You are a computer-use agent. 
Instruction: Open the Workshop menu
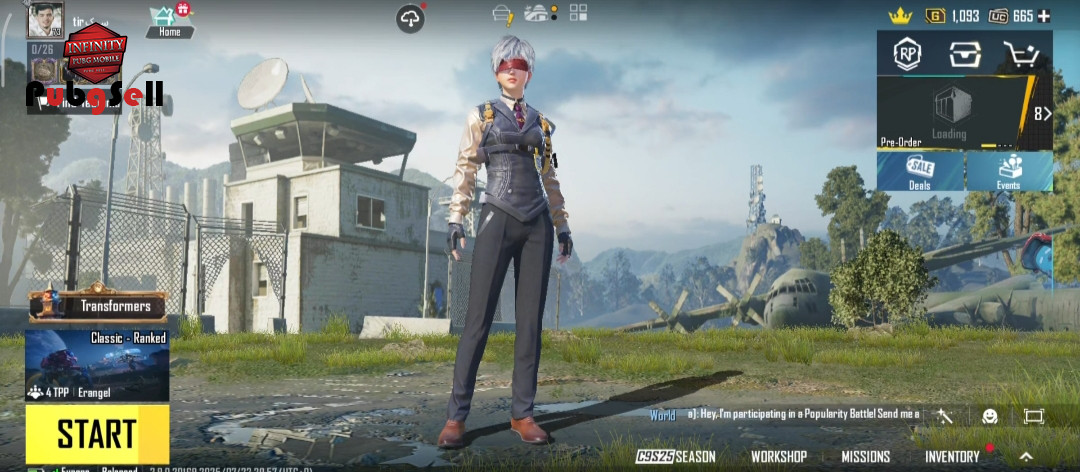tap(778, 457)
